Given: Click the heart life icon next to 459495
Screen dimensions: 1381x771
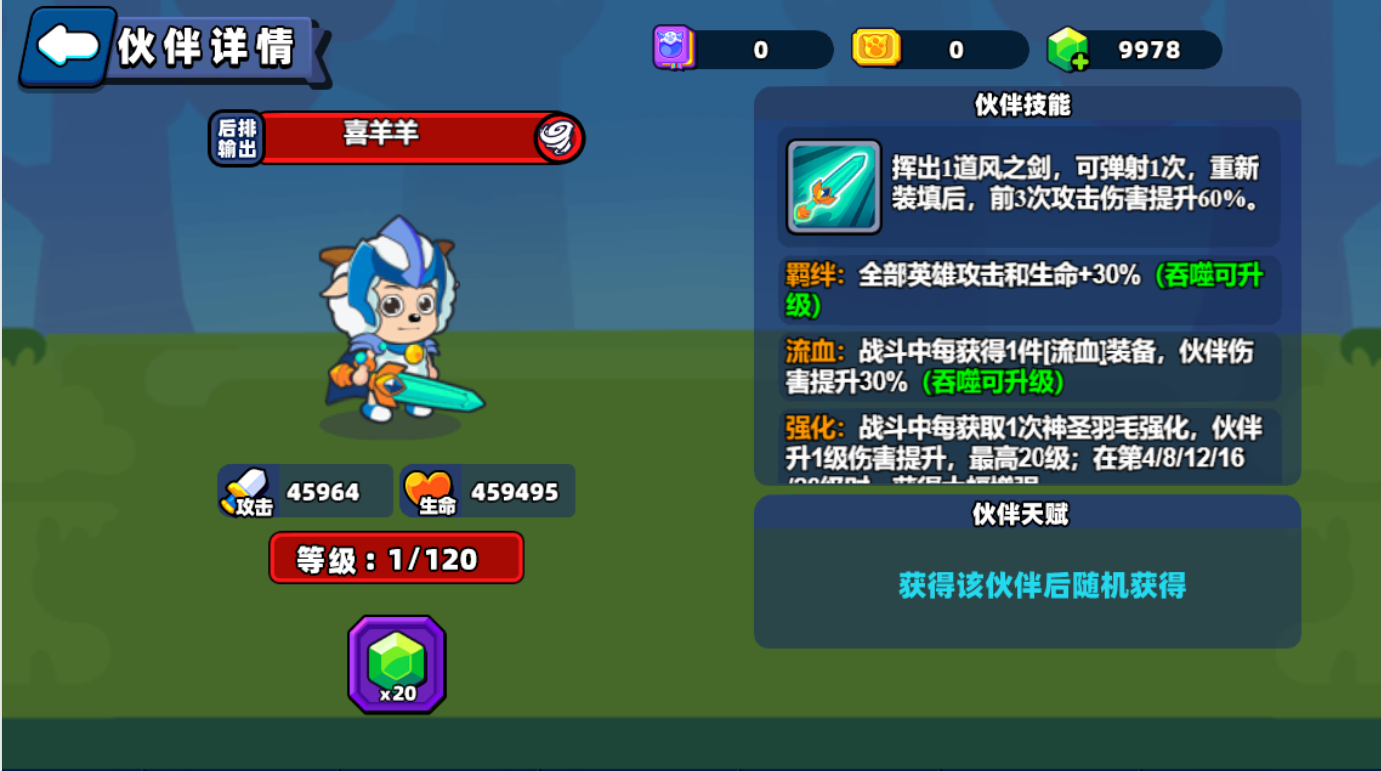Looking at the screenshot, I should (x=430, y=490).
